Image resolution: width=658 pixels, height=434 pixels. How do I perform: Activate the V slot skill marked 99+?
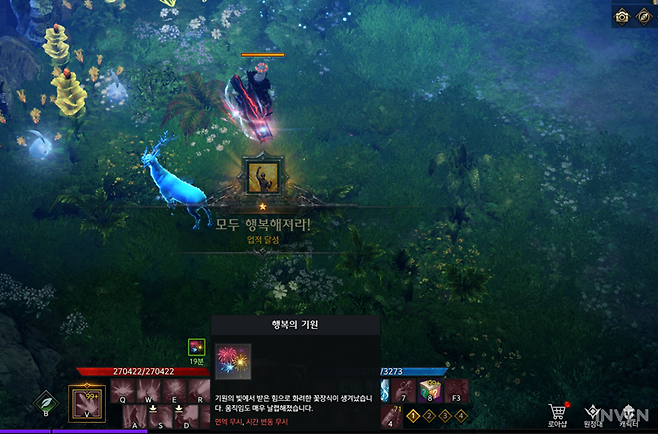point(86,402)
